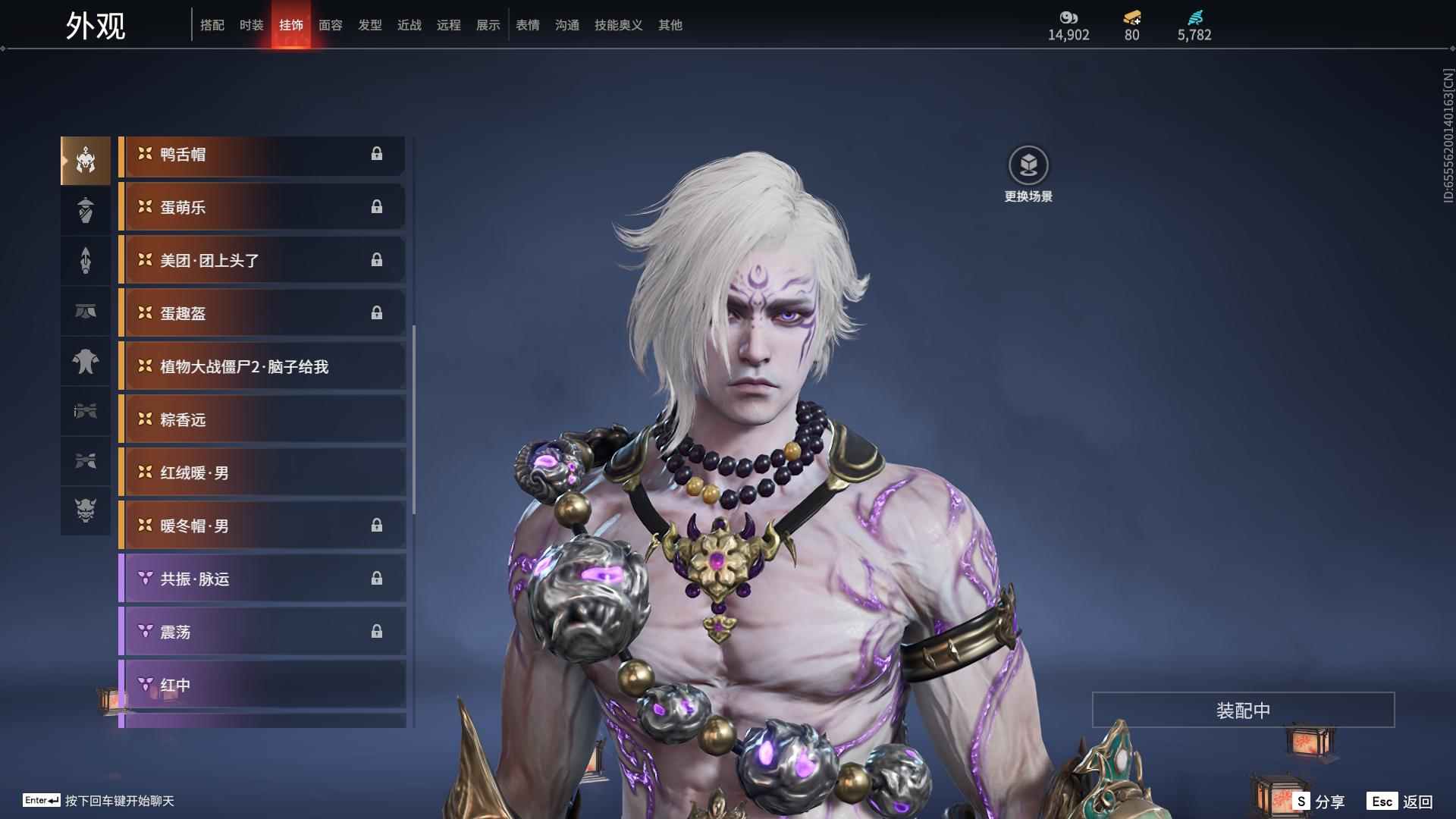
Task: Select the oni mask category icon
Action: [x=86, y=510]
